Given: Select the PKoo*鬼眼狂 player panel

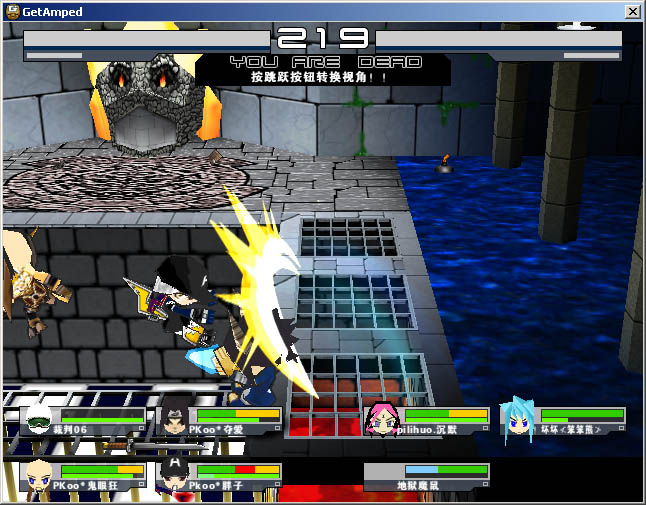Looking at the screenshot, I should (x=84, y=477).
